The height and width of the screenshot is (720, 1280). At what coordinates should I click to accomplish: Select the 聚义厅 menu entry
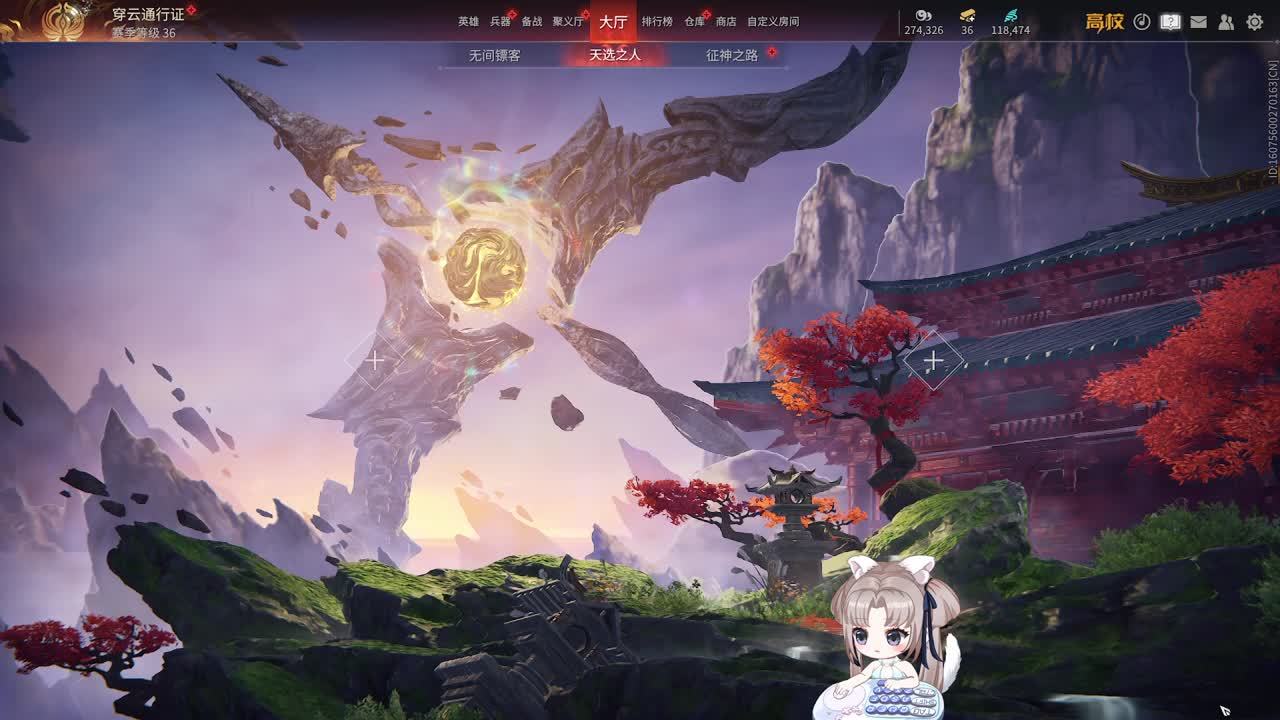coord(567,21)
